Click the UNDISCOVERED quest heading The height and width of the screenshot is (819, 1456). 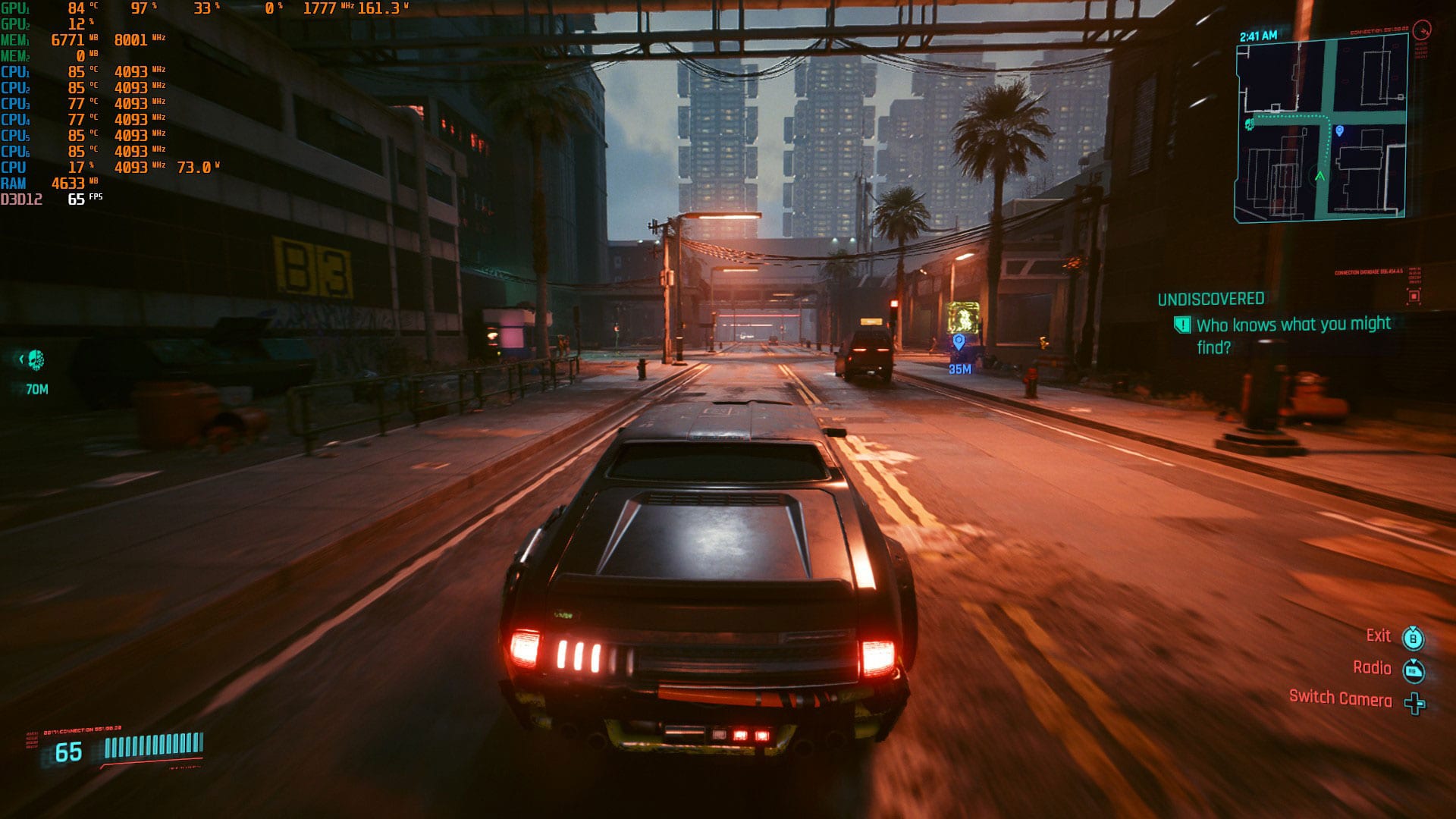pyautogui.click(x=1210, y=300)
